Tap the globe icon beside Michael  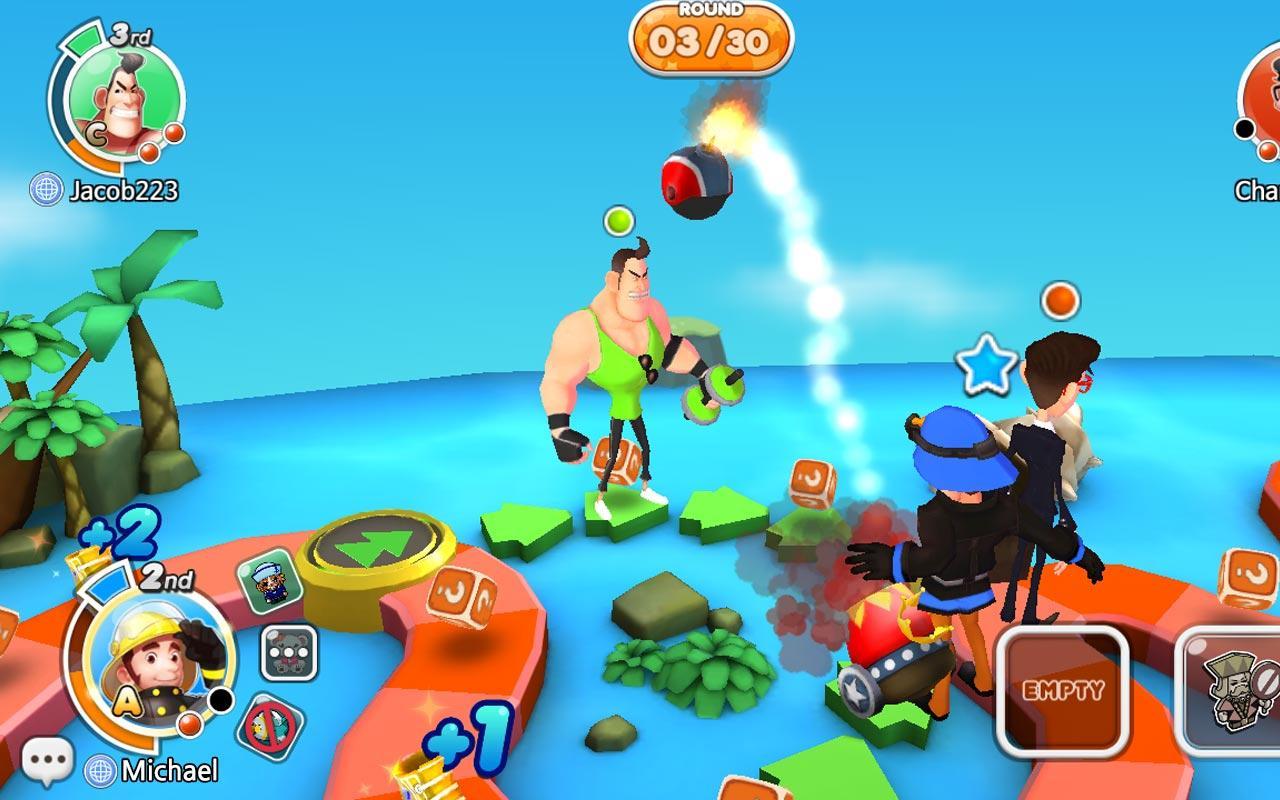pos(100,770)
